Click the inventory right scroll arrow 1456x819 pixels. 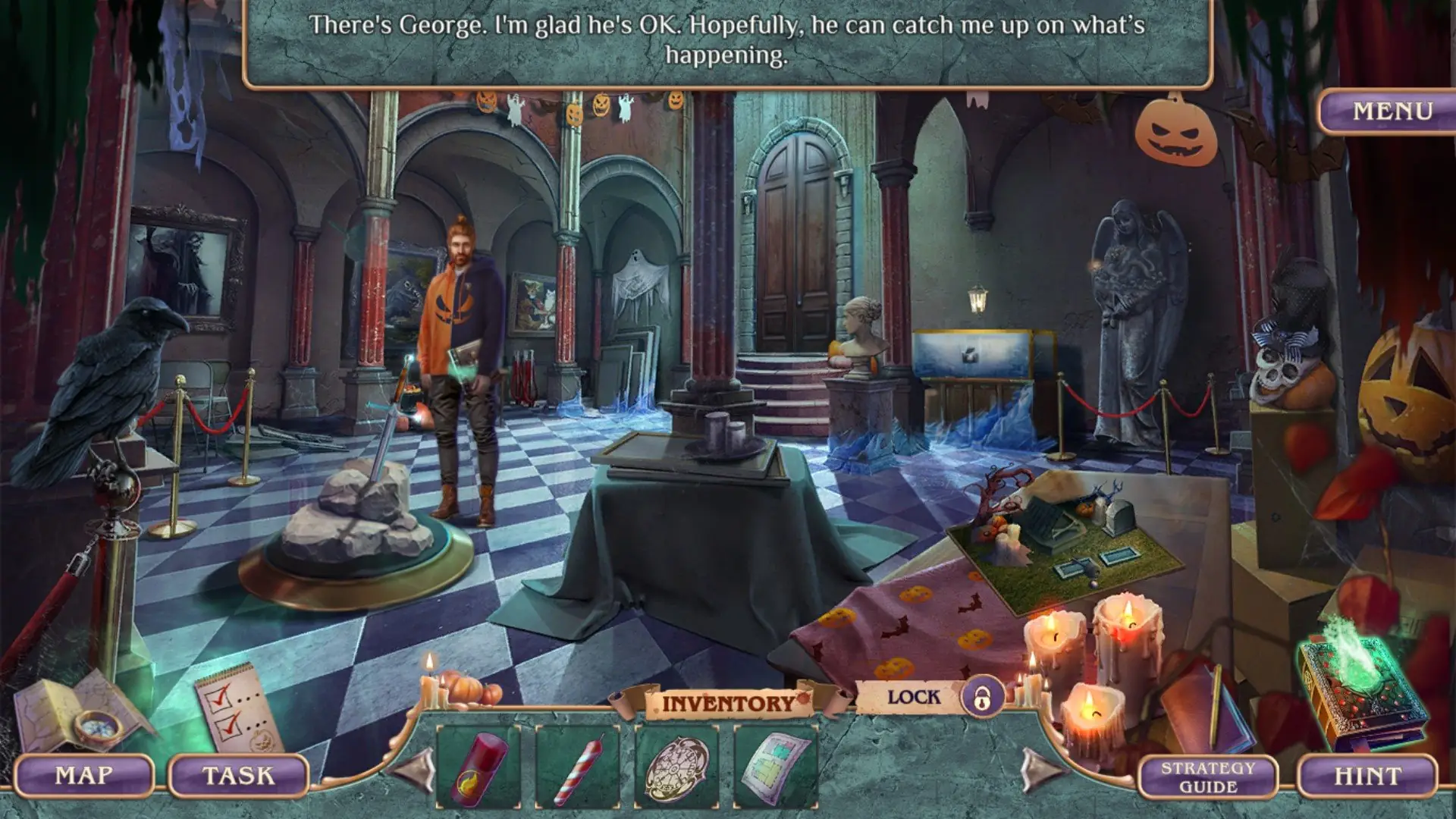(1040, 769)
